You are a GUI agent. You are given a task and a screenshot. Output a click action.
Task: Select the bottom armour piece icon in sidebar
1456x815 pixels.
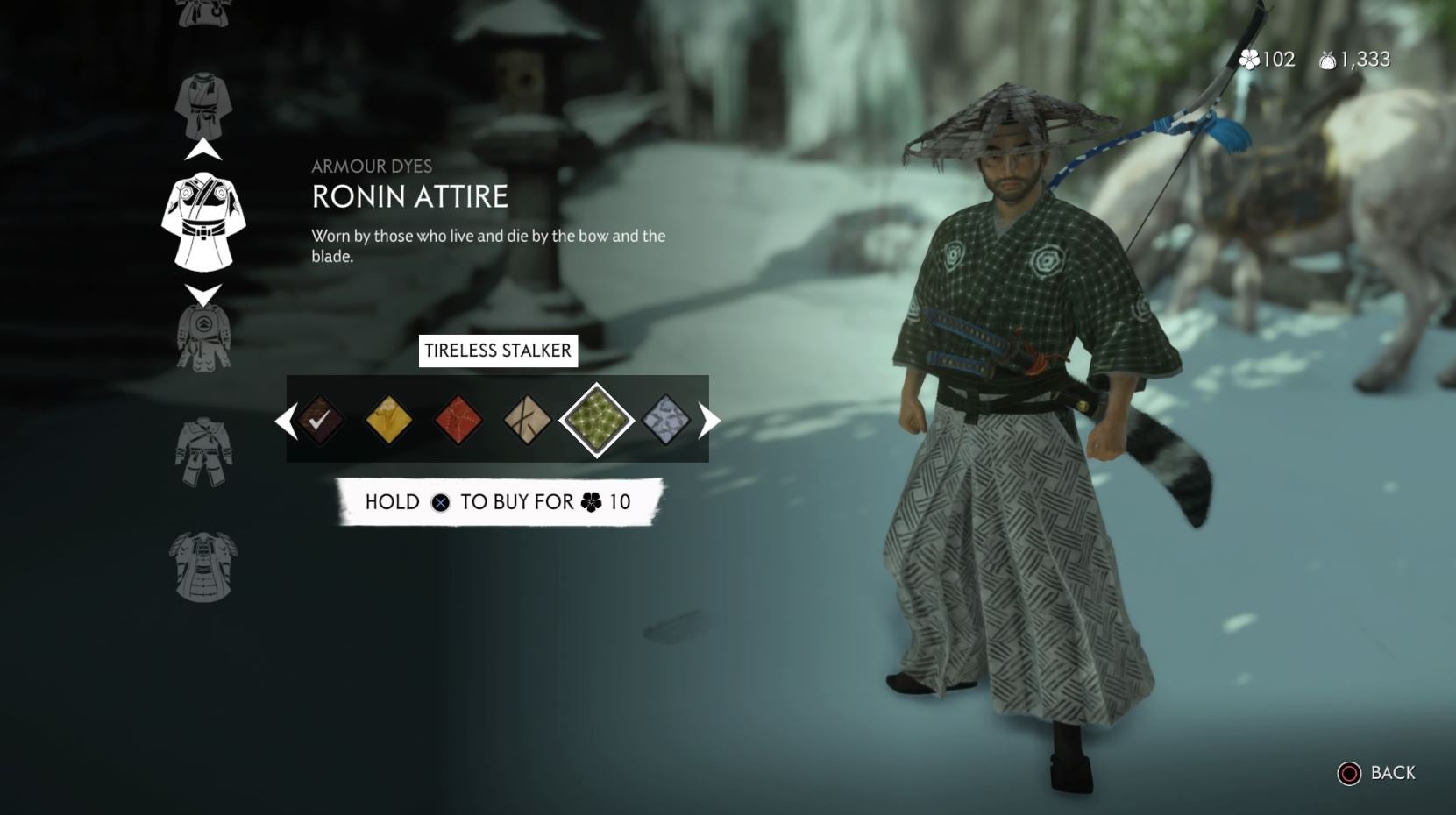point(203,565)
